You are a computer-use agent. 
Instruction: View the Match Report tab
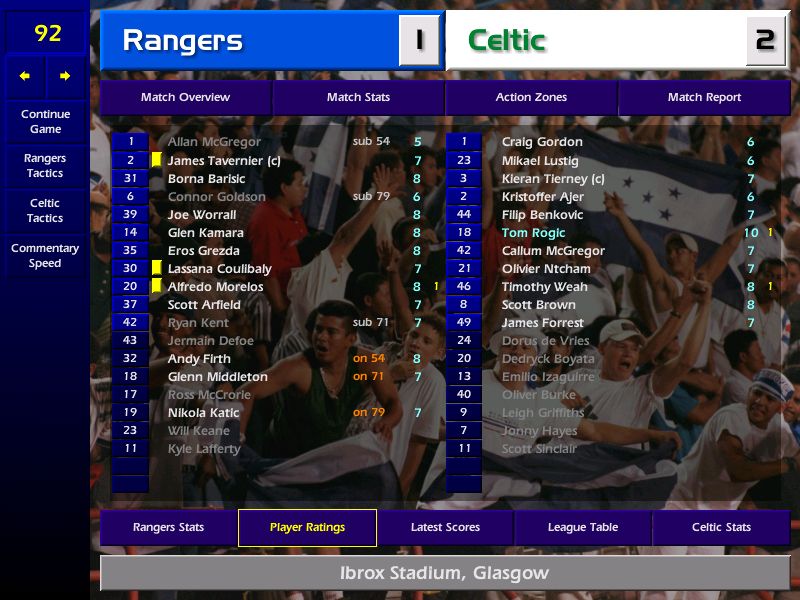(704, 97)
